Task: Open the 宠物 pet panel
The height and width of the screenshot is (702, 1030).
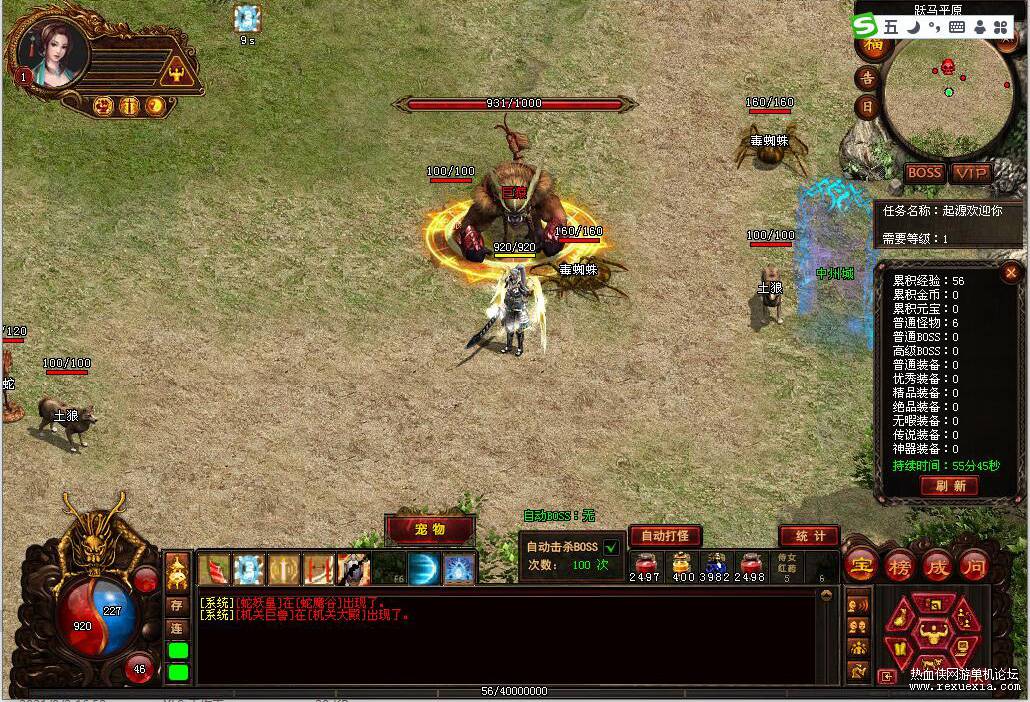Action: coord(430,529)
